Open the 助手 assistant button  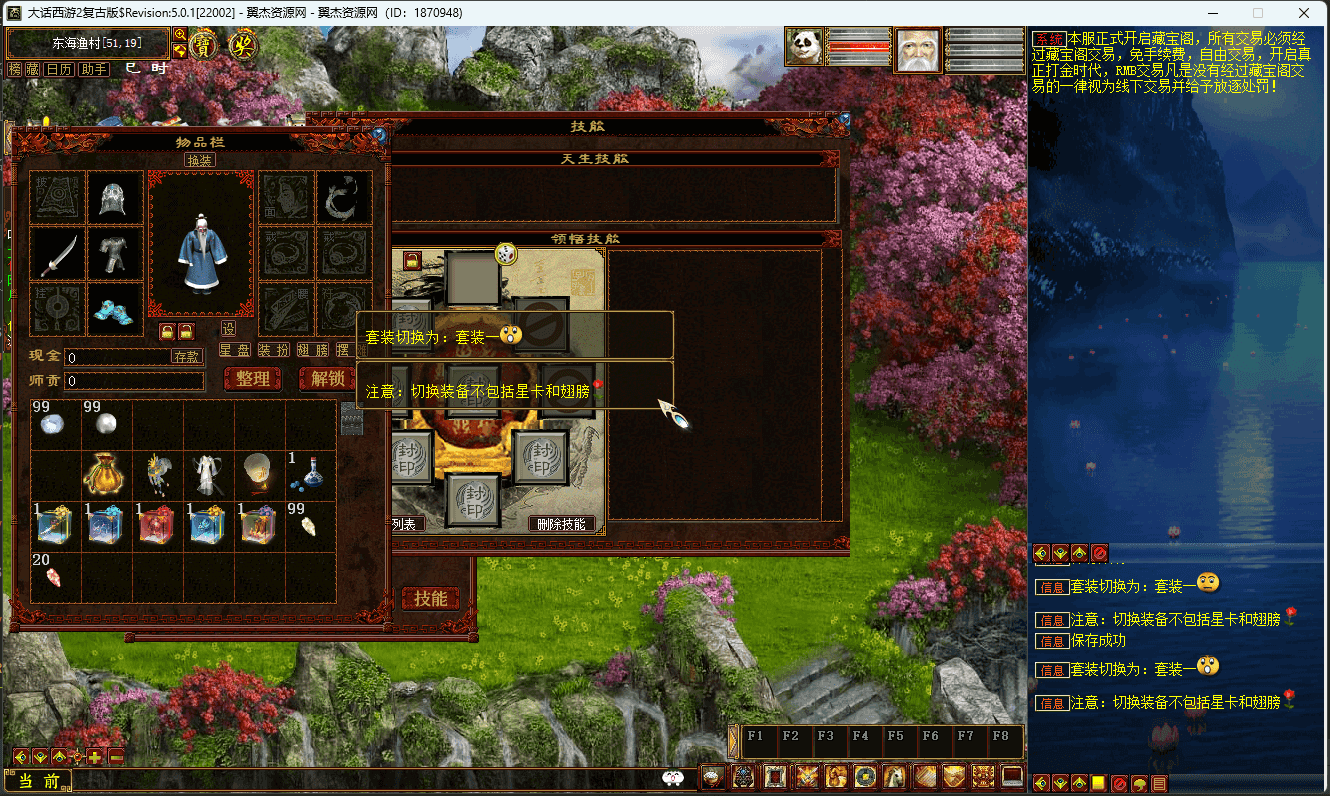click(93, 69)
